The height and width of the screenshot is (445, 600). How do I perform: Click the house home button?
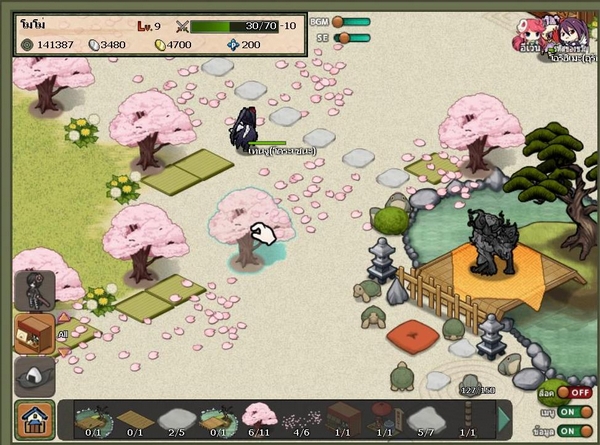[x=34, y=419]
